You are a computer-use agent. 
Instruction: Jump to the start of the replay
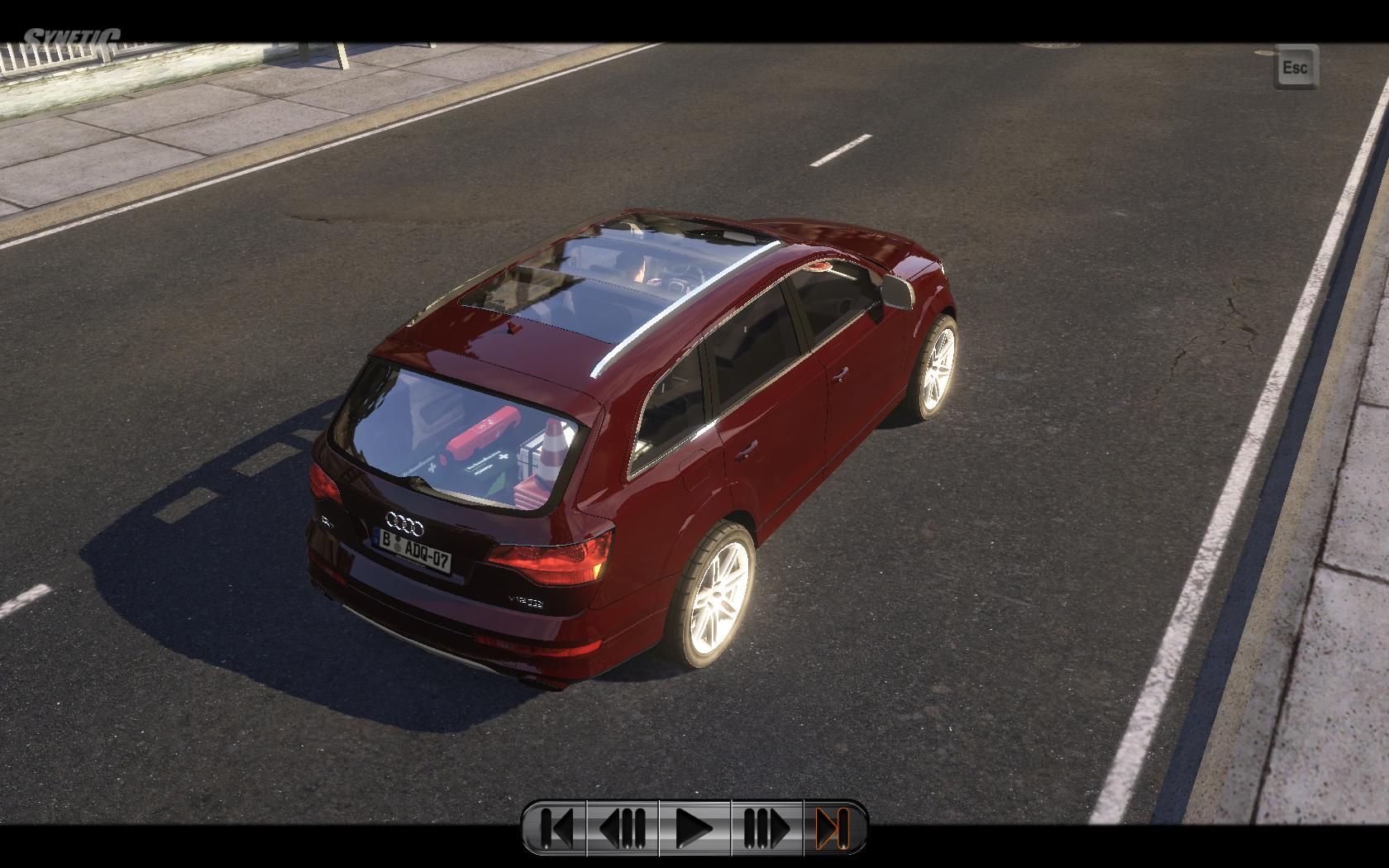click(x=555, y=827)
